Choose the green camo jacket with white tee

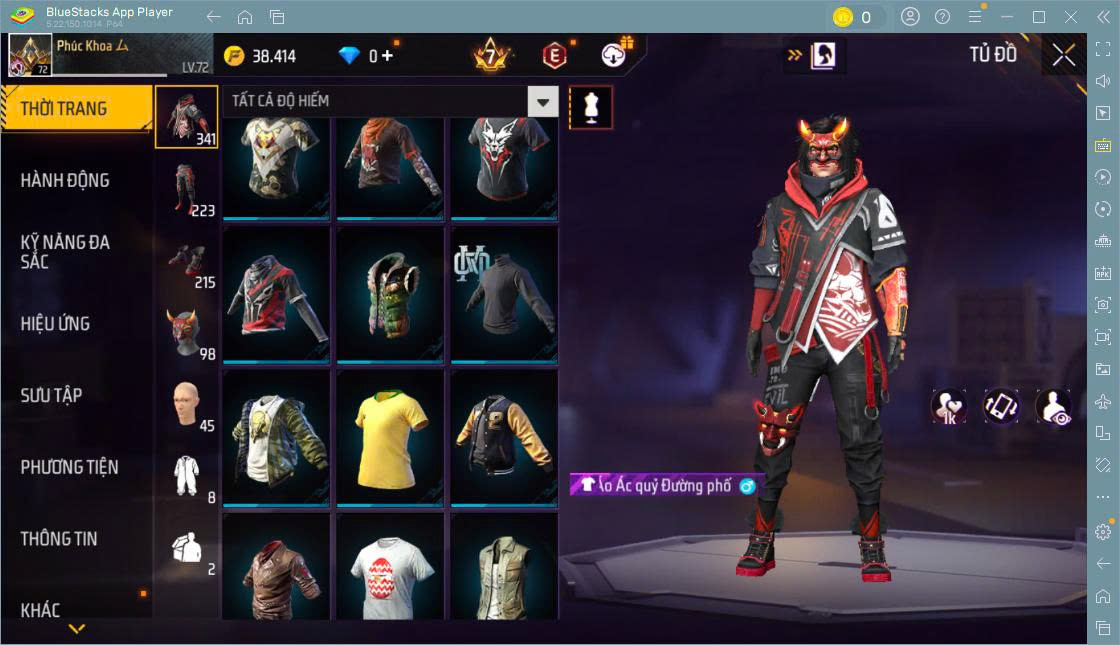(276, 436)
